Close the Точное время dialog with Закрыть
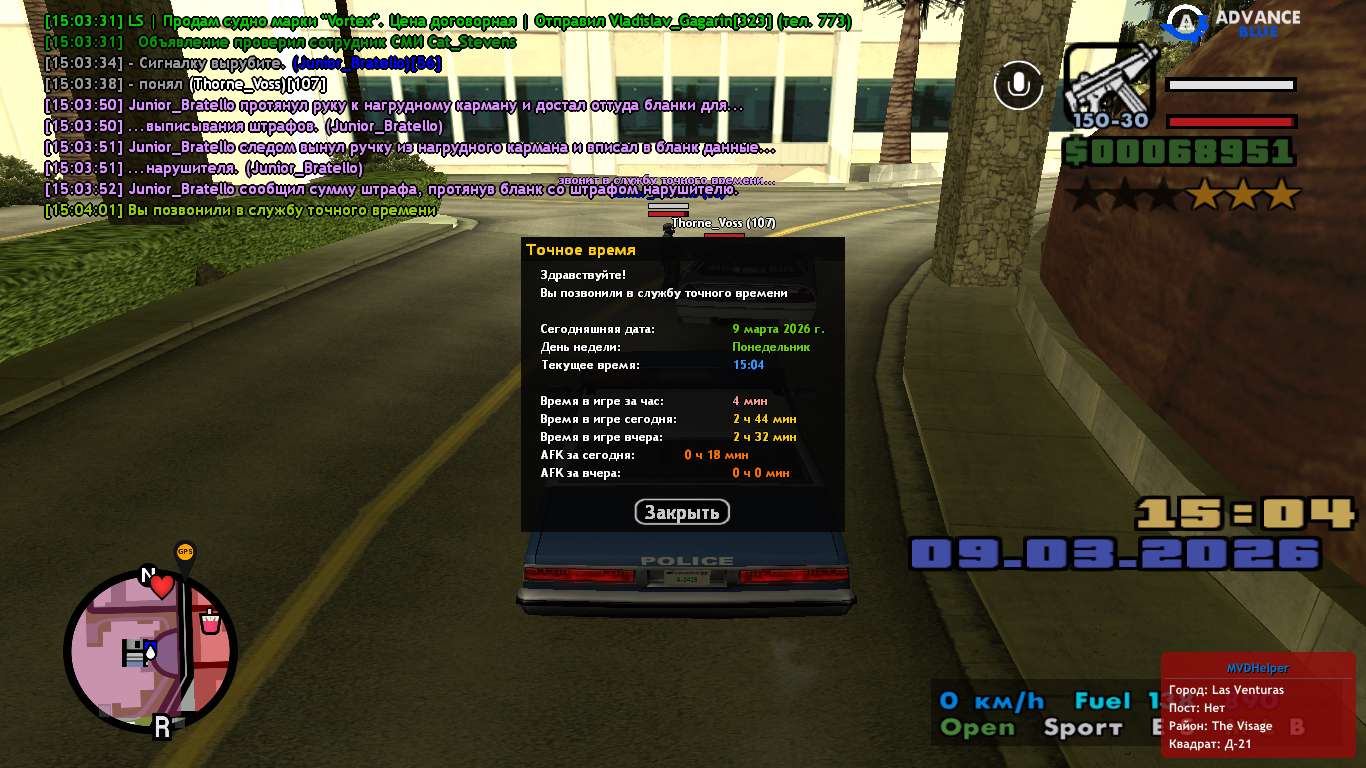Image resolution: width=1366 pixels, height=768 pixels. (682, 513)
